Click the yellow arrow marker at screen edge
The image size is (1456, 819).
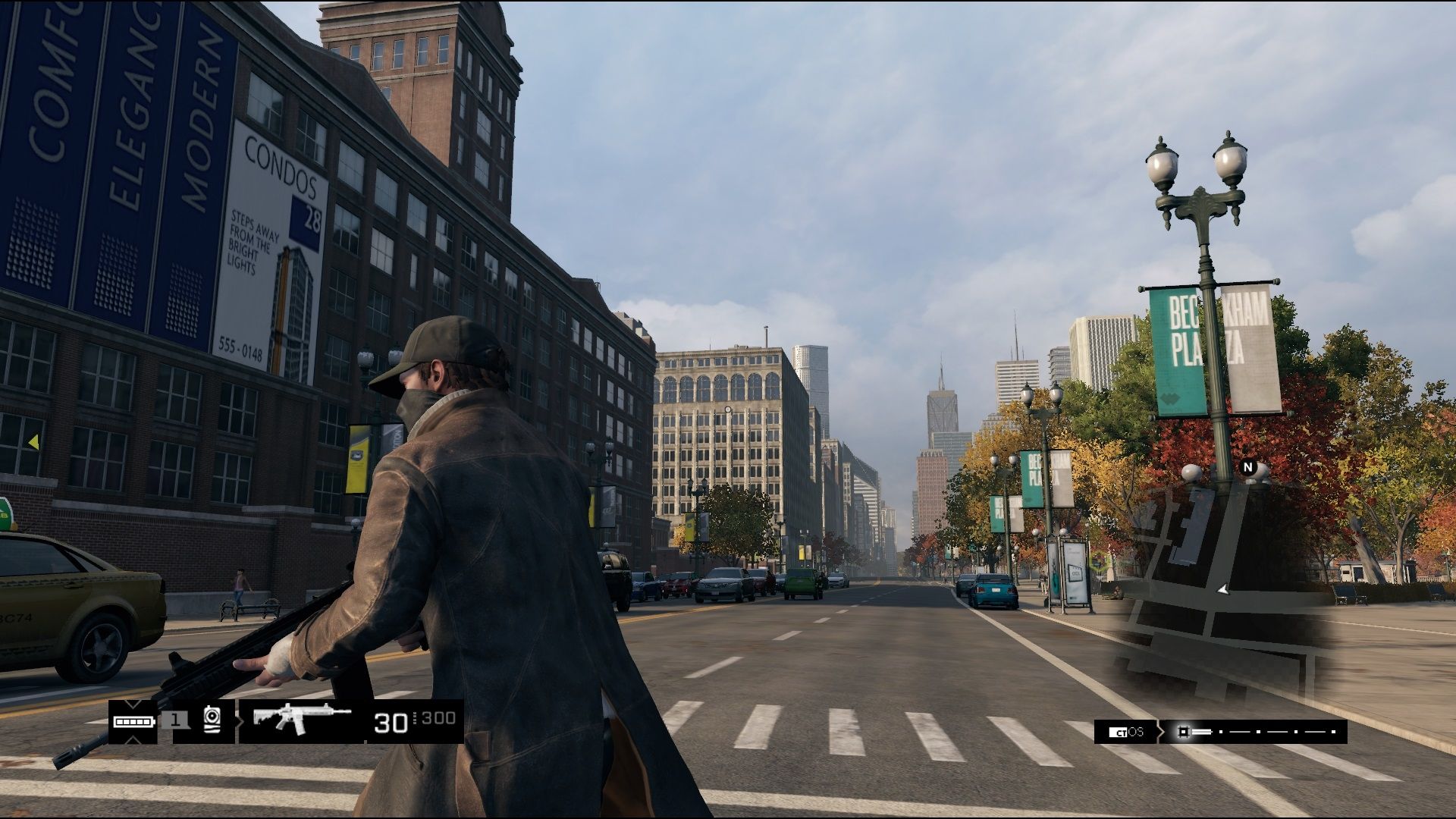click(33, 441)
